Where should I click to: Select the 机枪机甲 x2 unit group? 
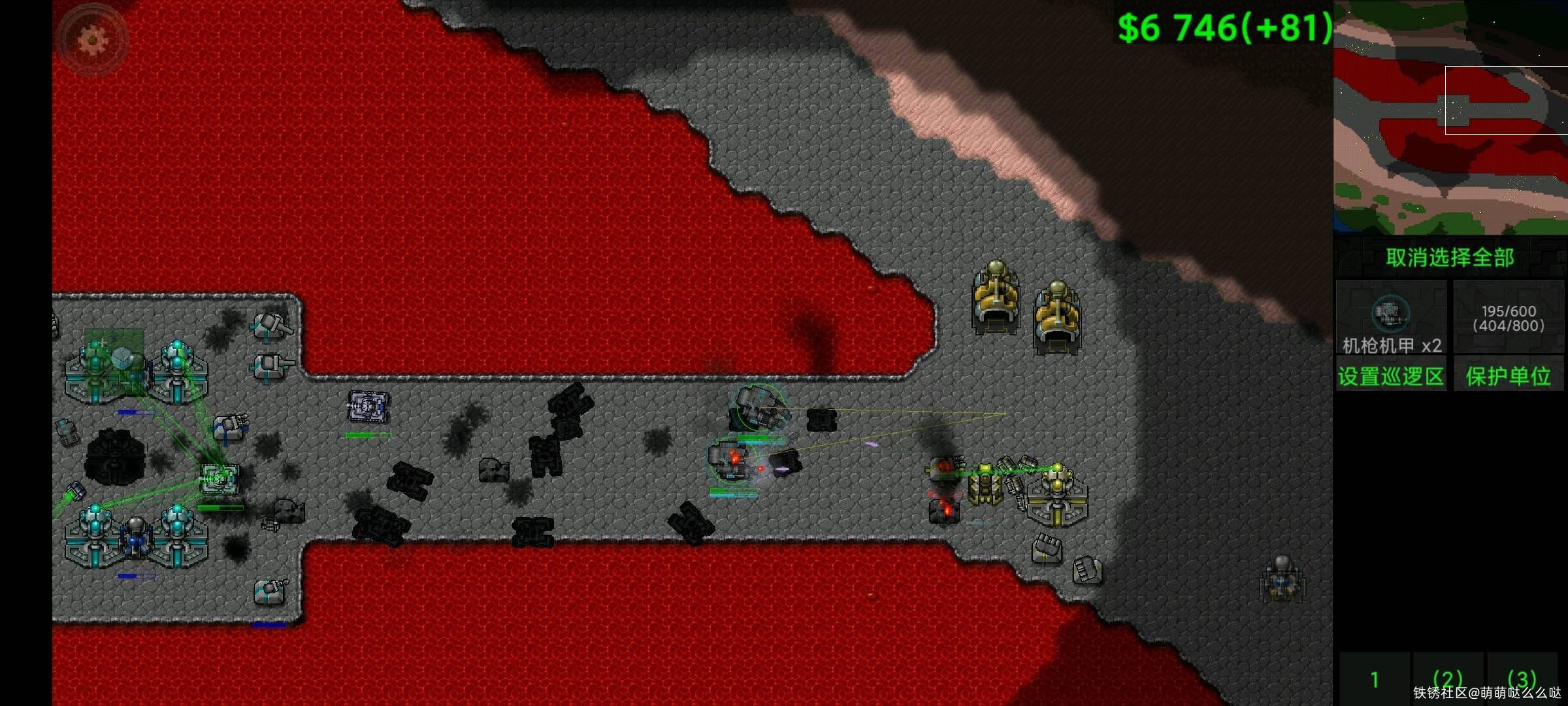click(x=1391, y=318)
